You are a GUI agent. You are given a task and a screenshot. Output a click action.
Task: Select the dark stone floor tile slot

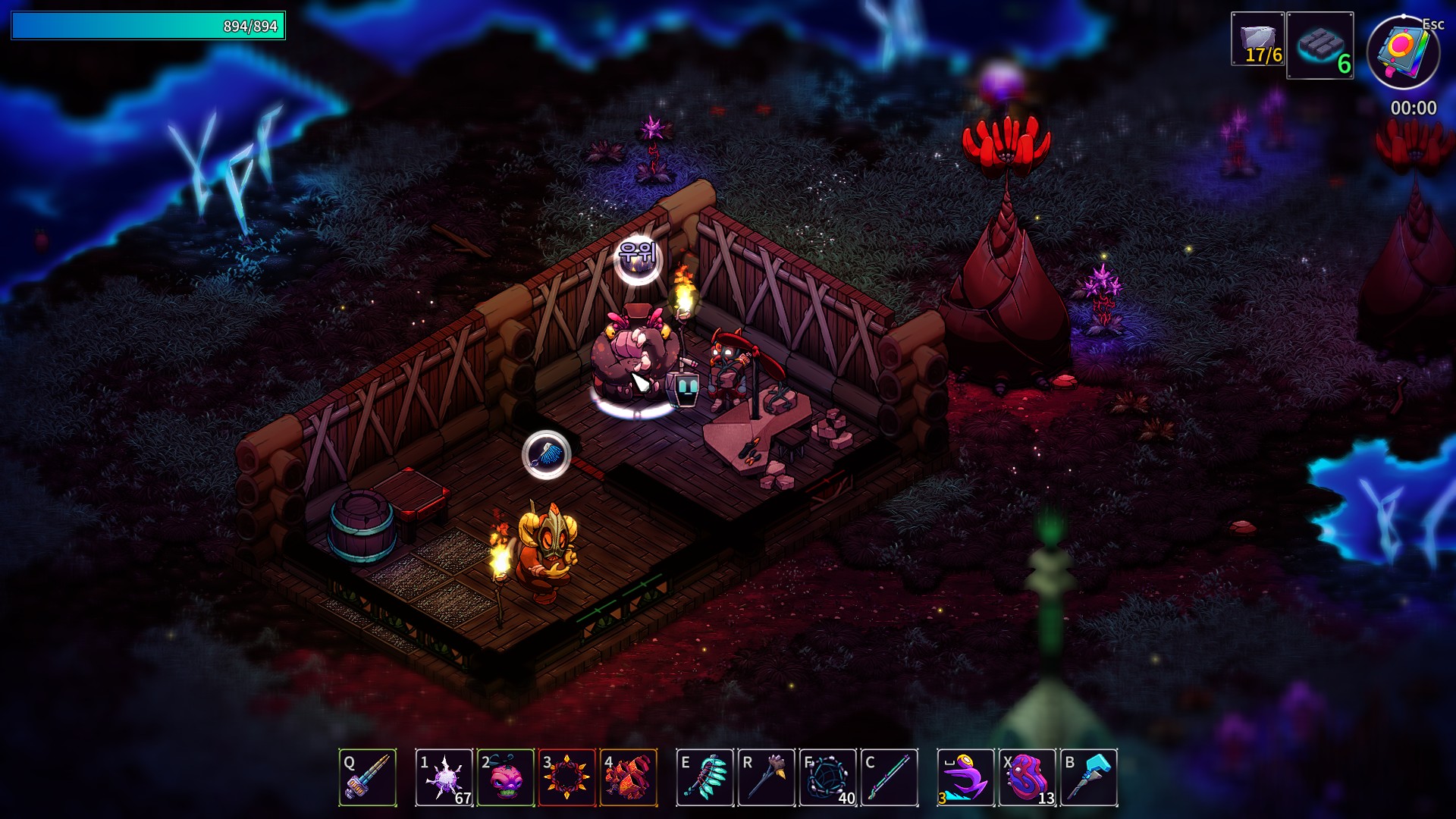[x=1320, y=45]
